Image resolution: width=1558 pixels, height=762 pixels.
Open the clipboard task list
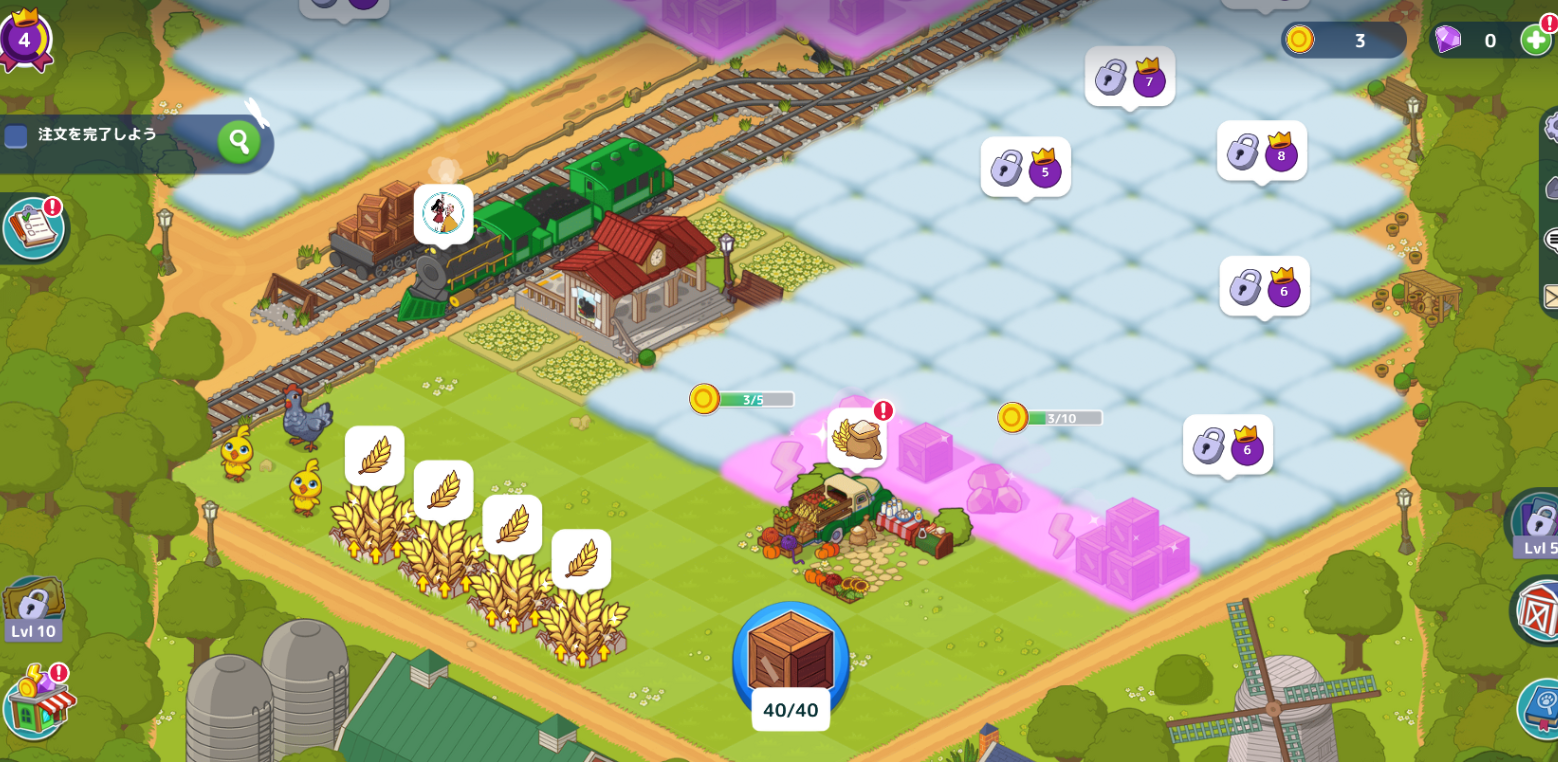[33, 228]
